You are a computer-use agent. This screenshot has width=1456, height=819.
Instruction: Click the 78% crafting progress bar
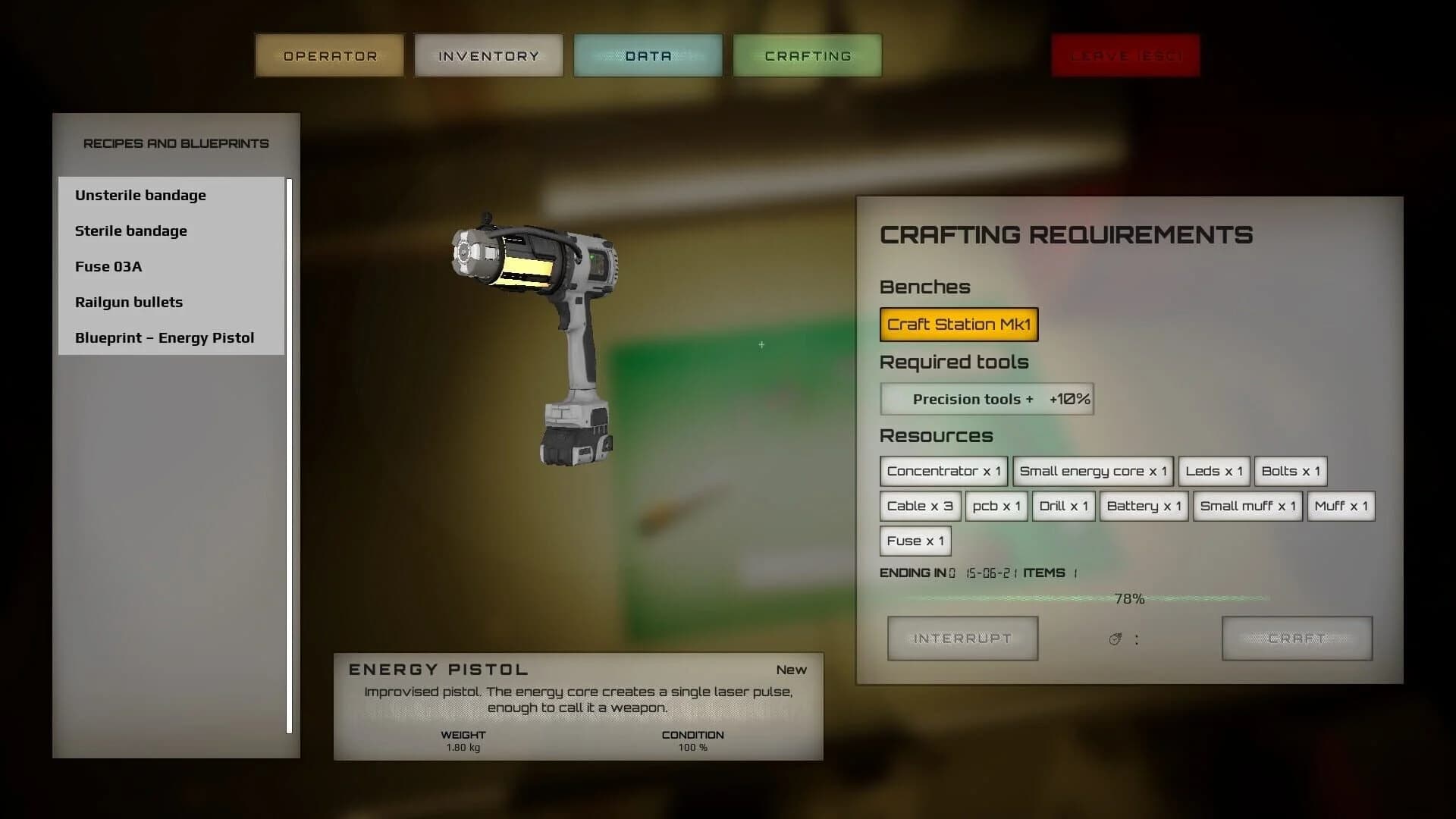pos(1130,598)
